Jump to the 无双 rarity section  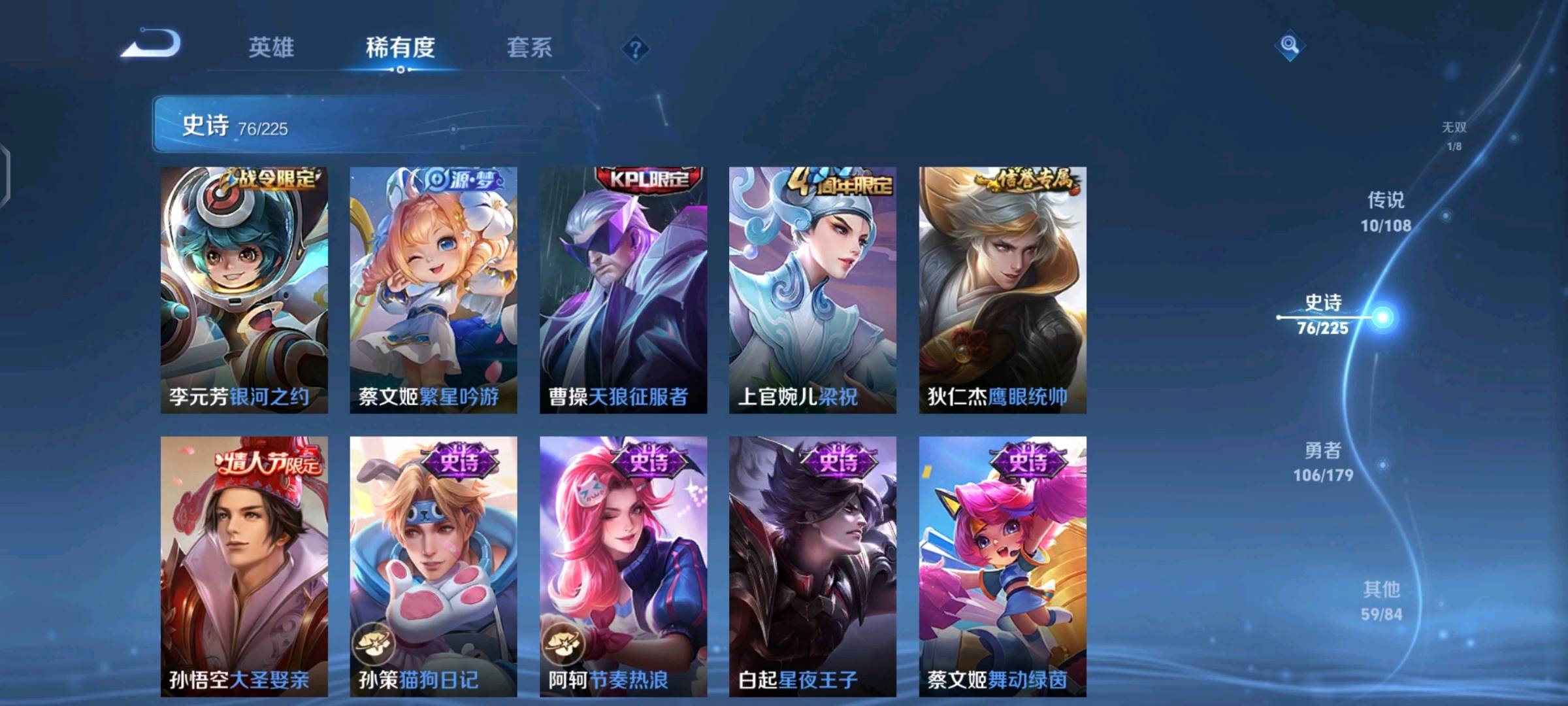[x=1454, y=135]
